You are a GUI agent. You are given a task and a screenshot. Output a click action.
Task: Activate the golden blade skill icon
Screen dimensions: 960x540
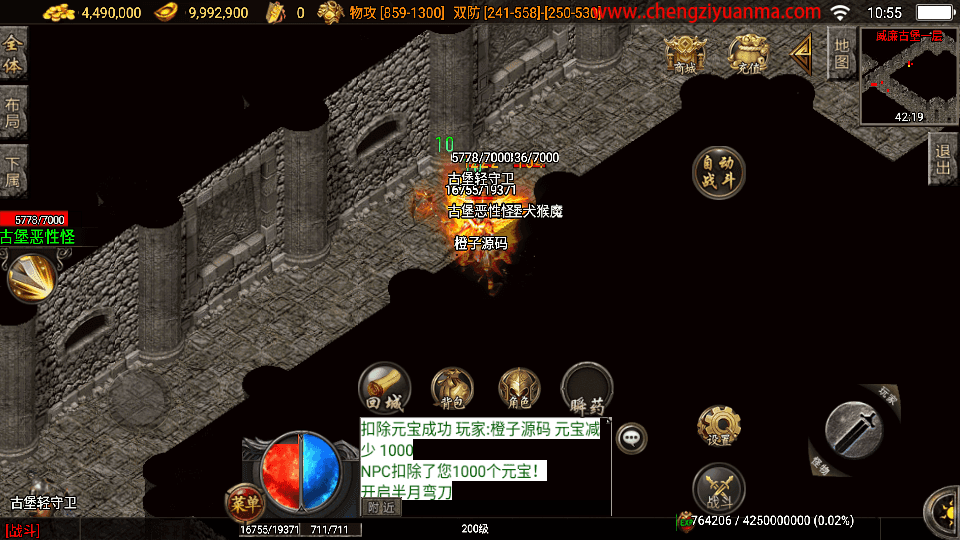(31, 277)
